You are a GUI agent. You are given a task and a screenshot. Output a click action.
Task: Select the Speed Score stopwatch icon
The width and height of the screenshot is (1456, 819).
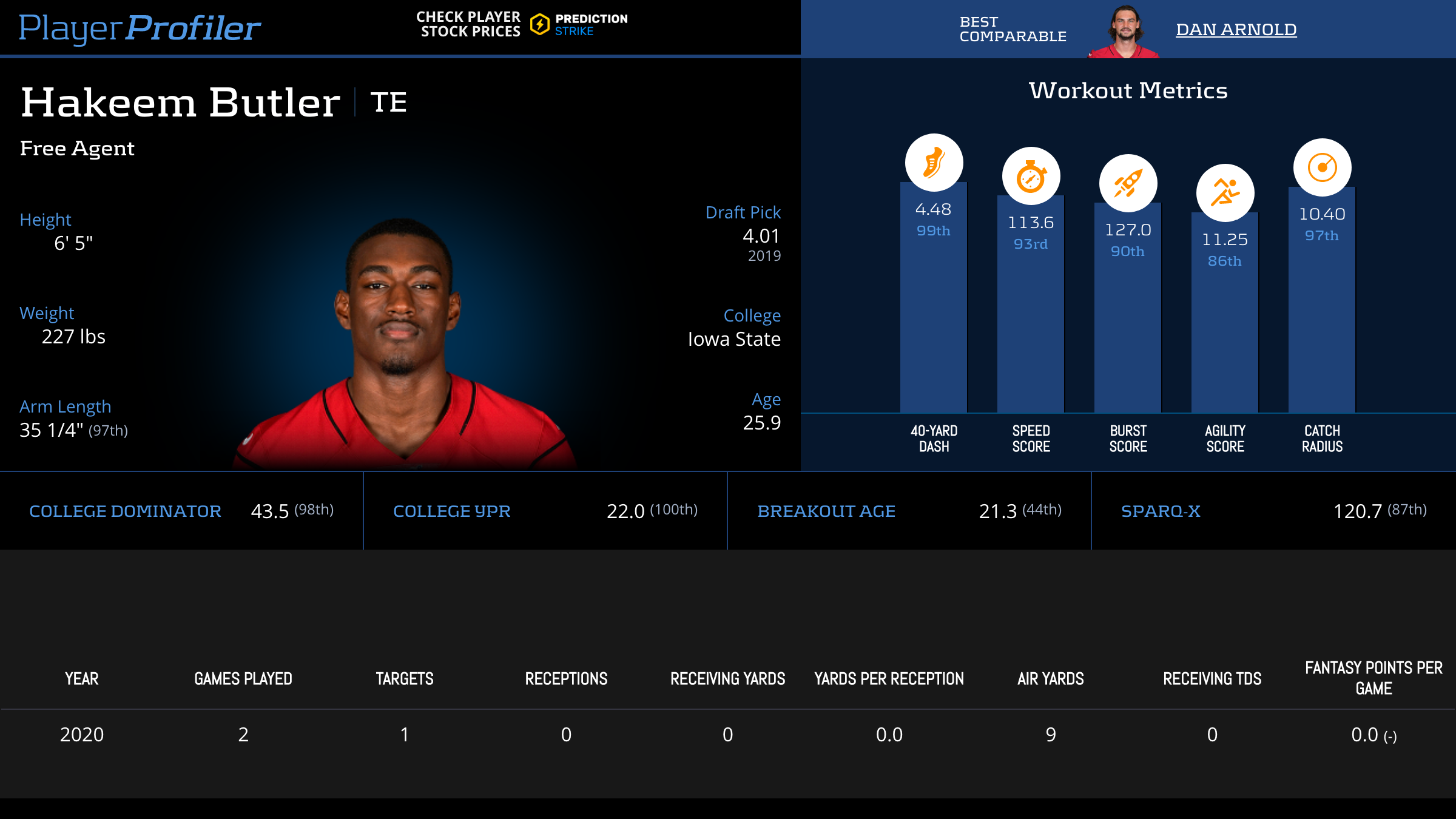coord(1031,177)
